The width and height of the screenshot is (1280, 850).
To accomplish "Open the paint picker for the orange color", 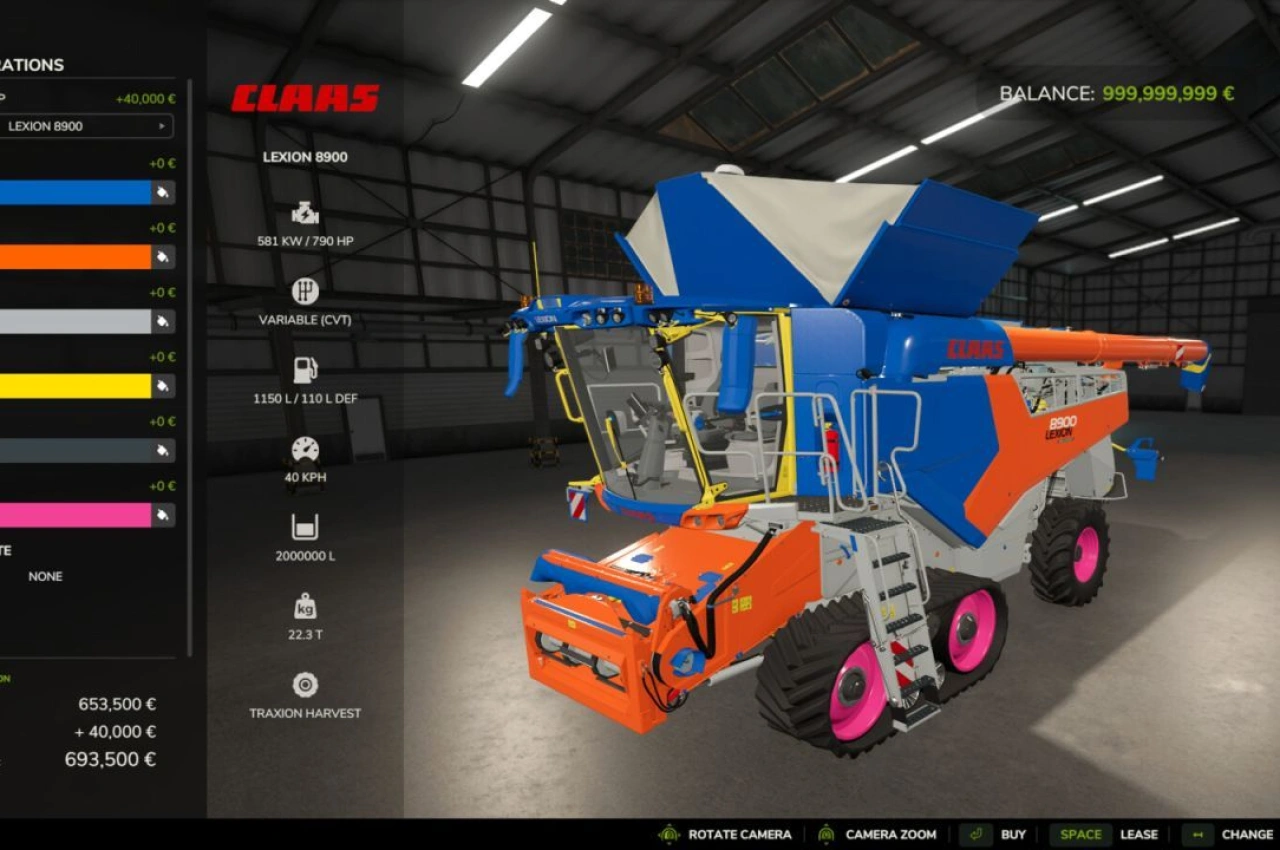I will click(162, 256).
